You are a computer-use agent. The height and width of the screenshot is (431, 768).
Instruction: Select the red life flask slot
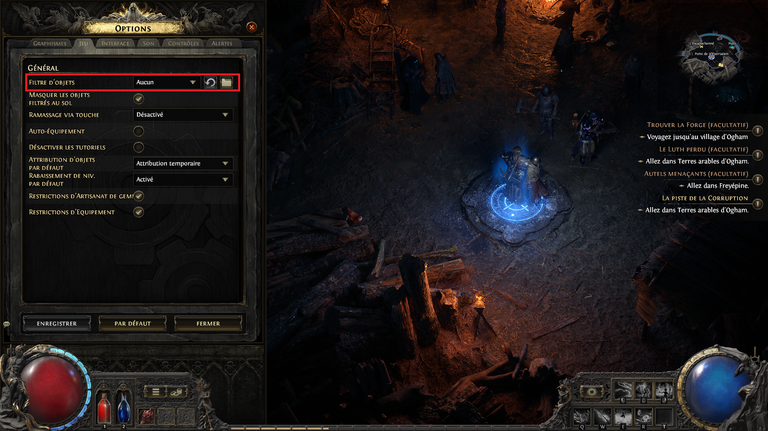tap(103, 409)
